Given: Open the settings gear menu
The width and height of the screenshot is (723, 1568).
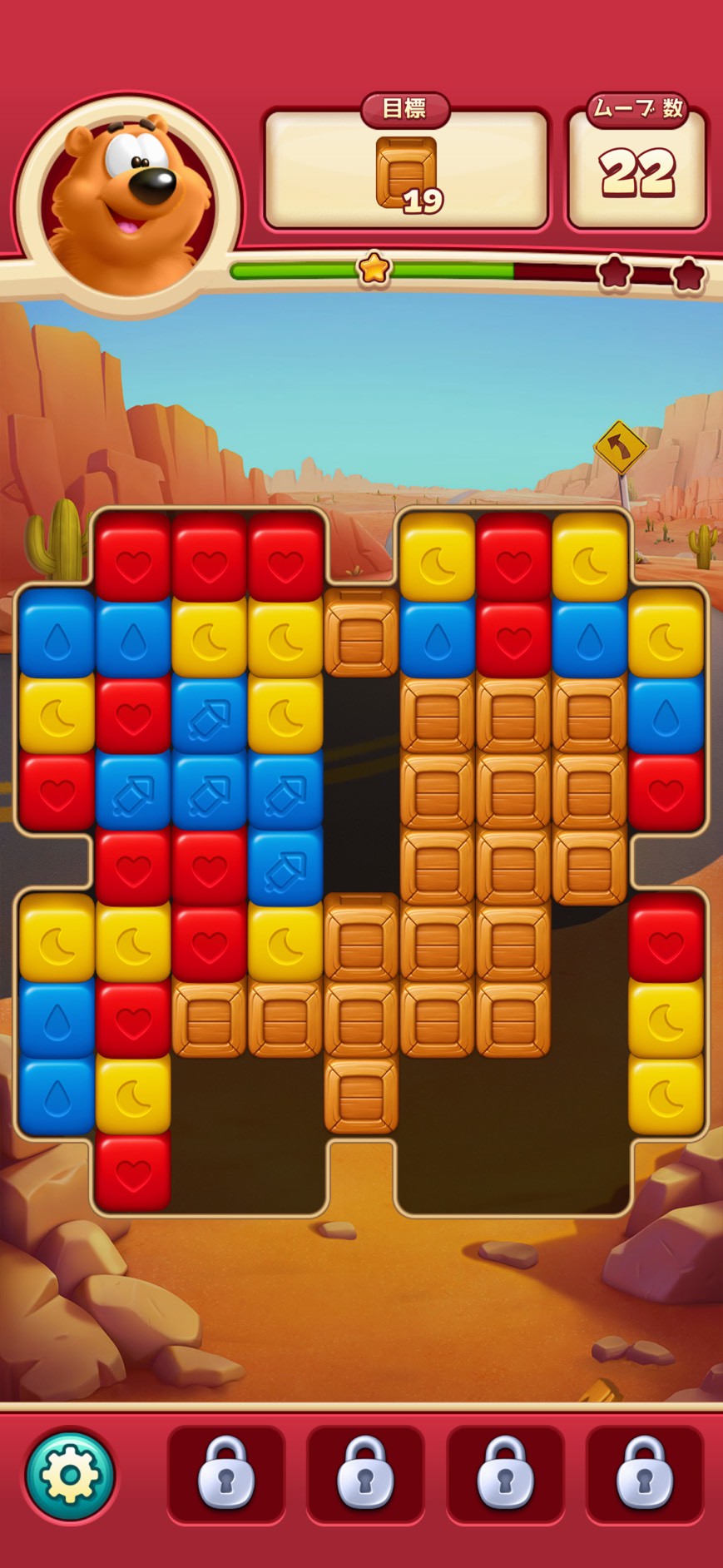Looking at the screenshot, I should point(70,1473).
